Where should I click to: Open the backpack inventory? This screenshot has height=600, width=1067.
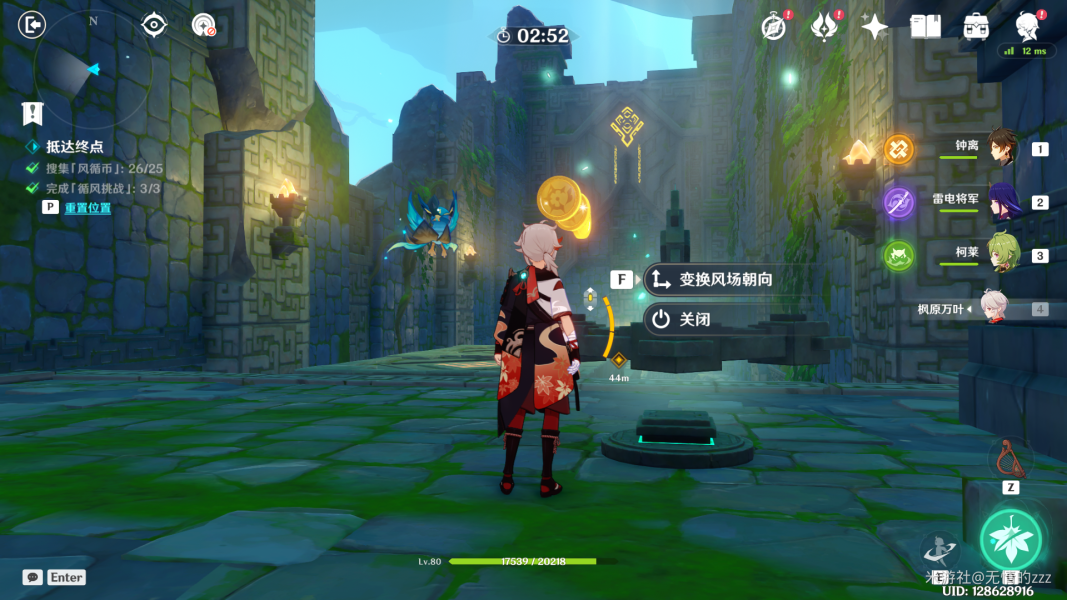976,27
